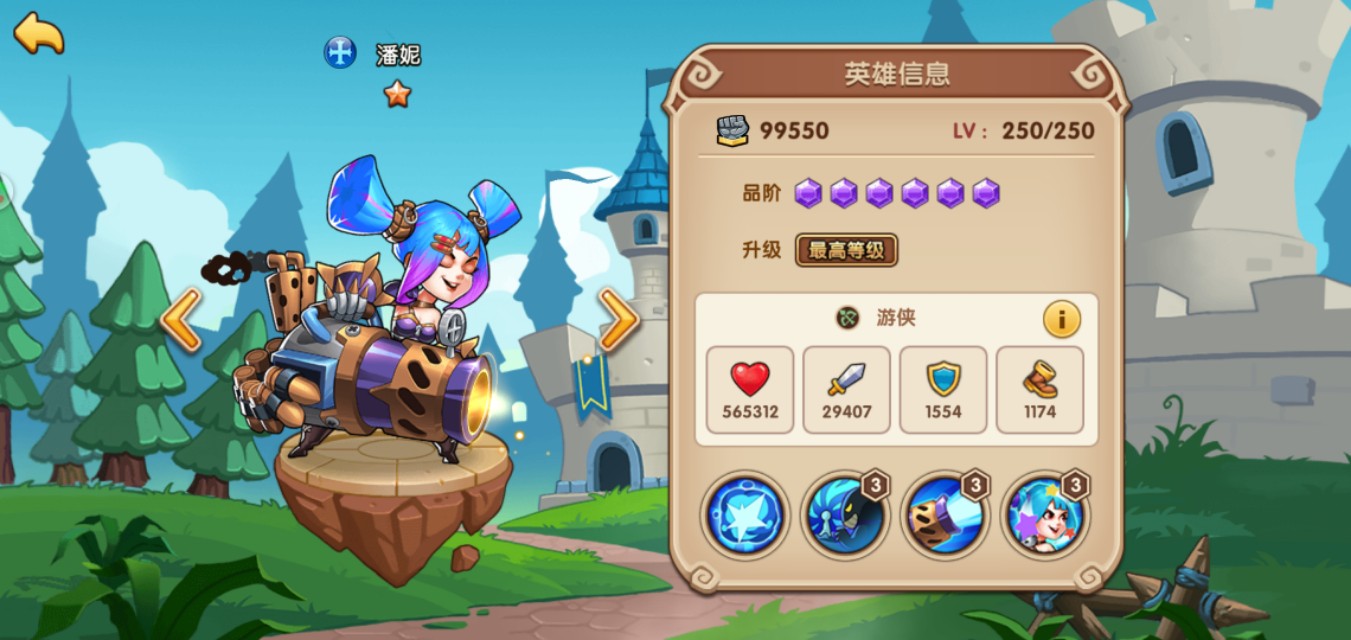Select the boot speed stat tile
Screen dimensions: 1351x640
tap(1040, 390)
